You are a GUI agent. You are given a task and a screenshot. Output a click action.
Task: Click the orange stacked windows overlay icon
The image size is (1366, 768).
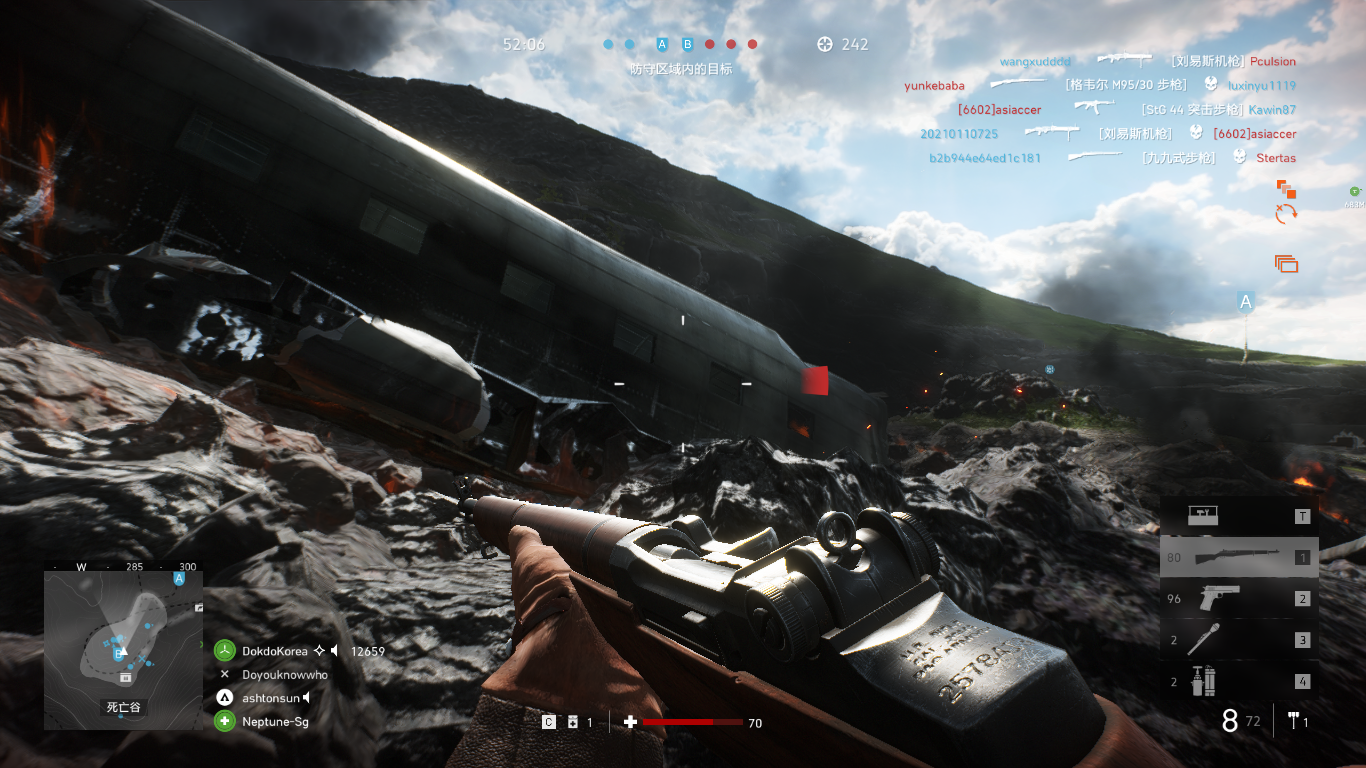1286,264
